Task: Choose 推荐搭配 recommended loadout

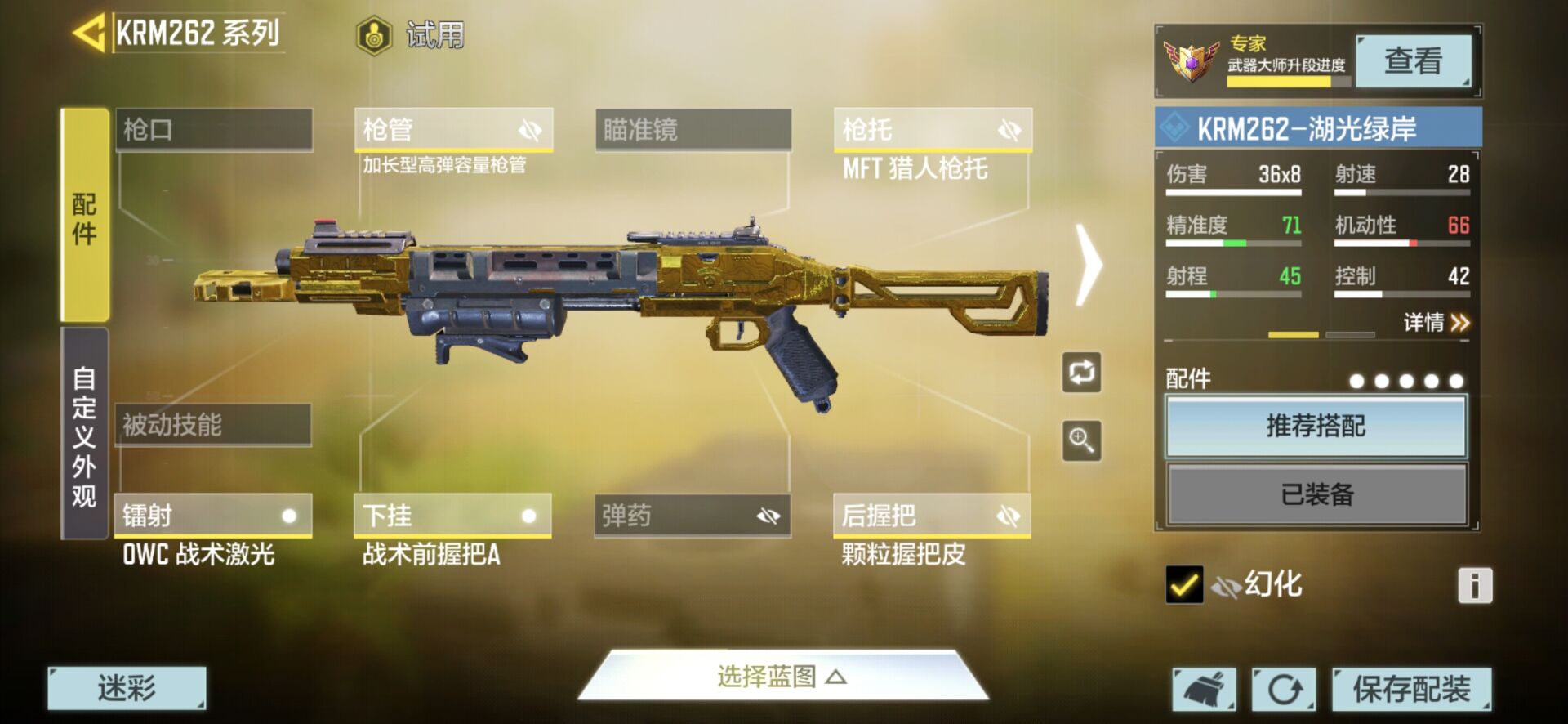Action: (x=1316, y=426)
